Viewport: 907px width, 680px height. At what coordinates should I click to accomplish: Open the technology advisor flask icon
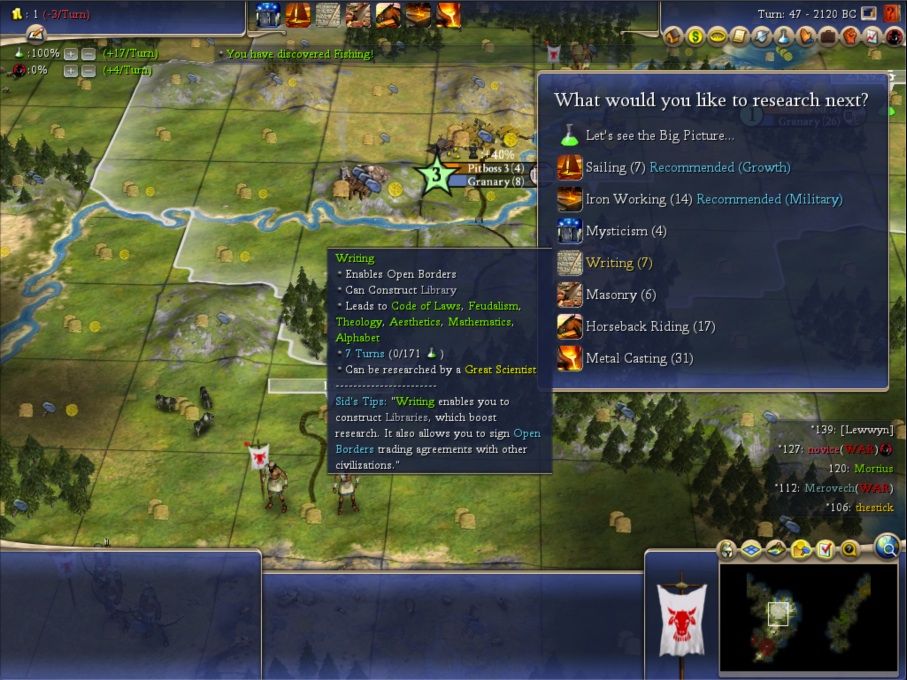pyautogui.click(x=784, y=37)
